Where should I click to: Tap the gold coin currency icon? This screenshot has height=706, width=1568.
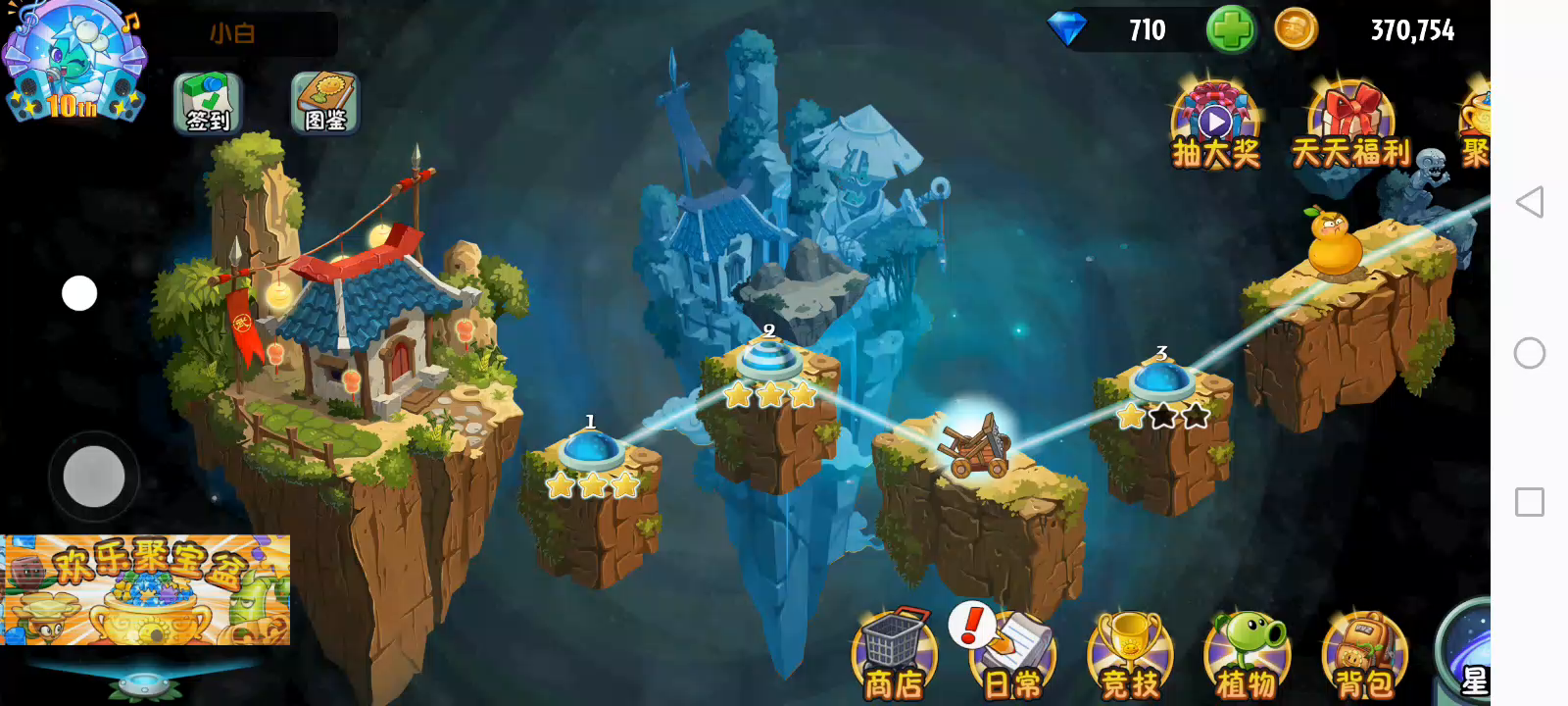[x=1296, y=29]
